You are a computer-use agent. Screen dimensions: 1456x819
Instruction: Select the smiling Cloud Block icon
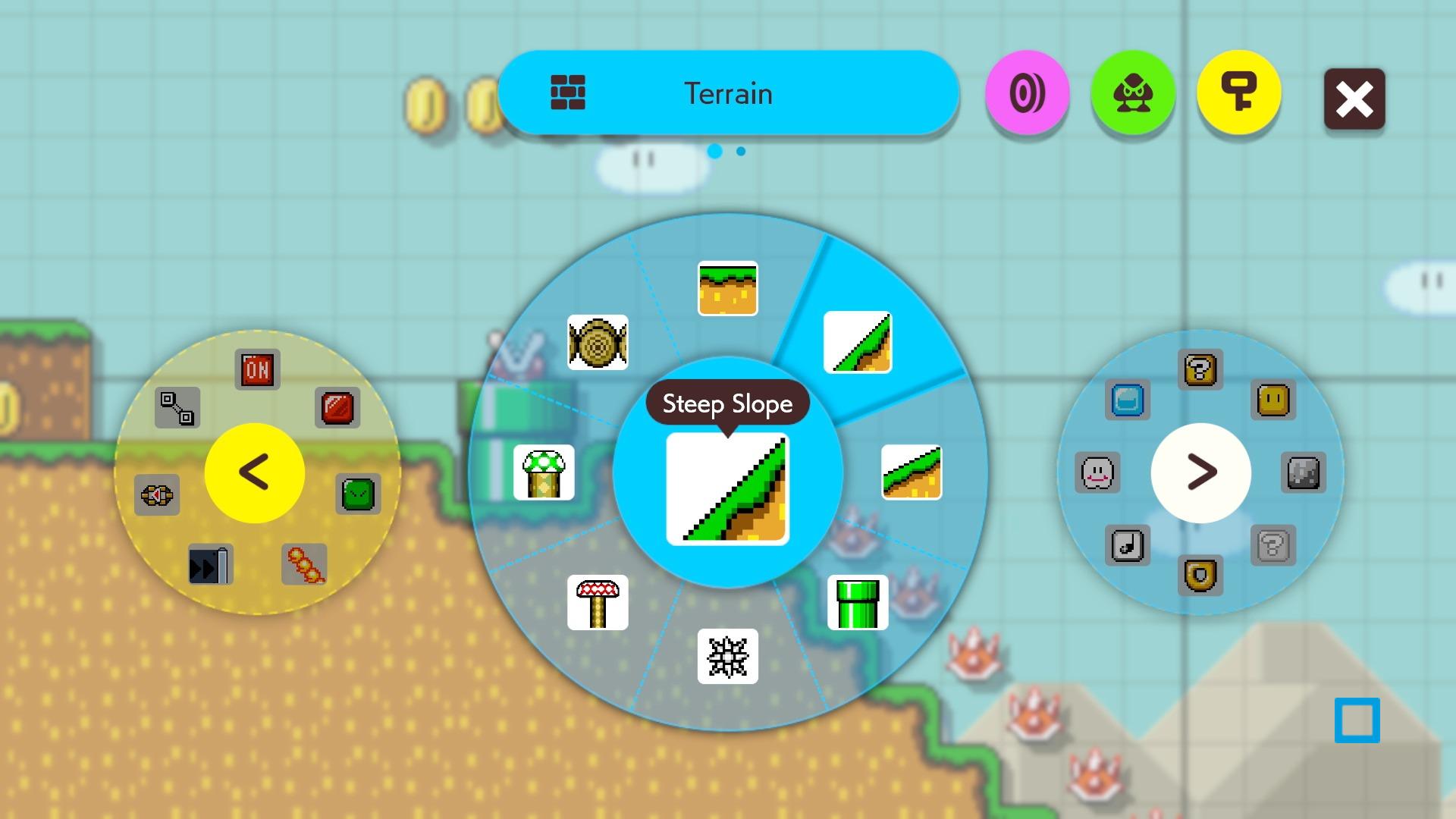1099,472
